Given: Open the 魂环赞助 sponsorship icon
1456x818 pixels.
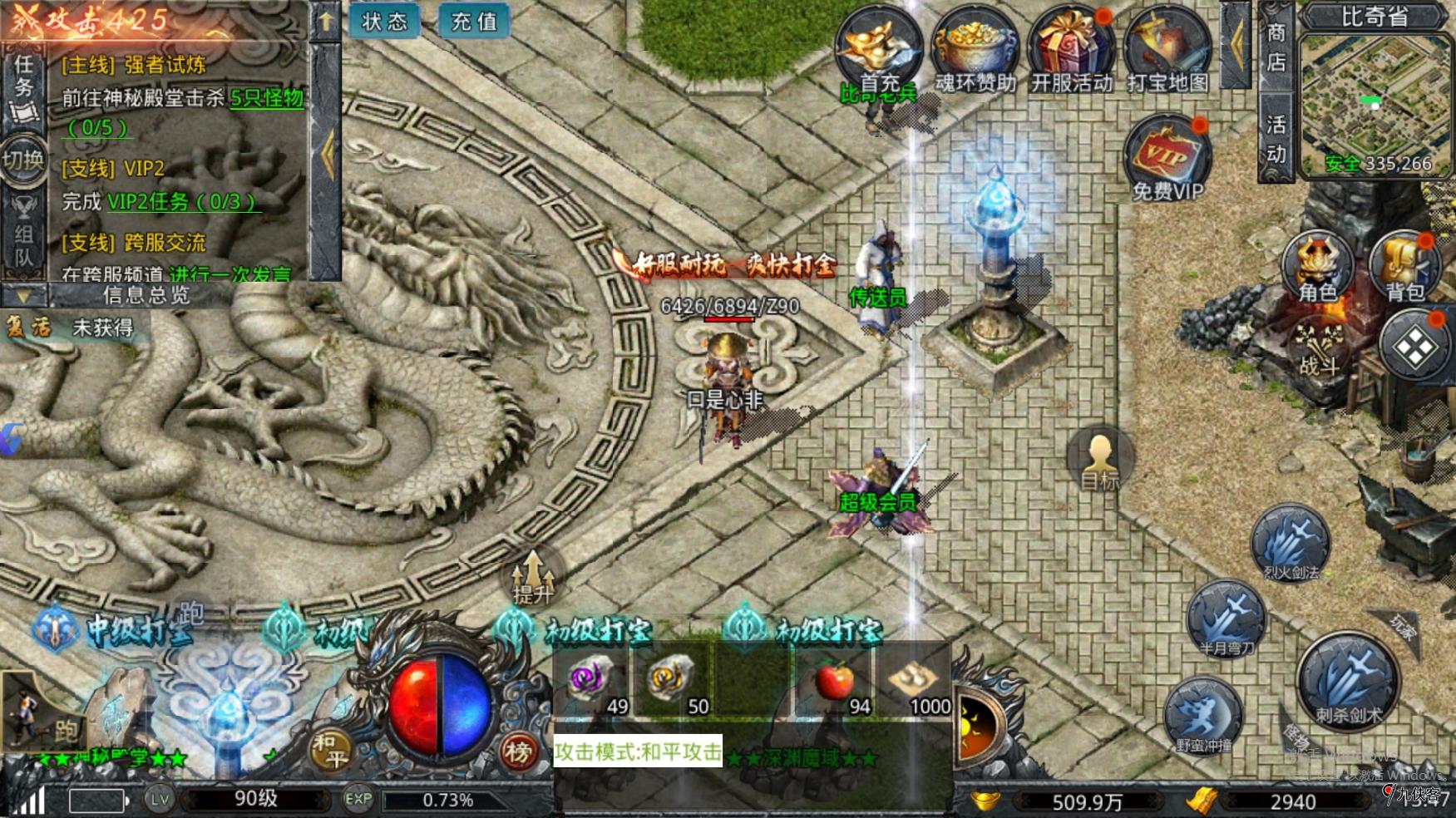Looking at the screenshot, I should click(975, 48).
